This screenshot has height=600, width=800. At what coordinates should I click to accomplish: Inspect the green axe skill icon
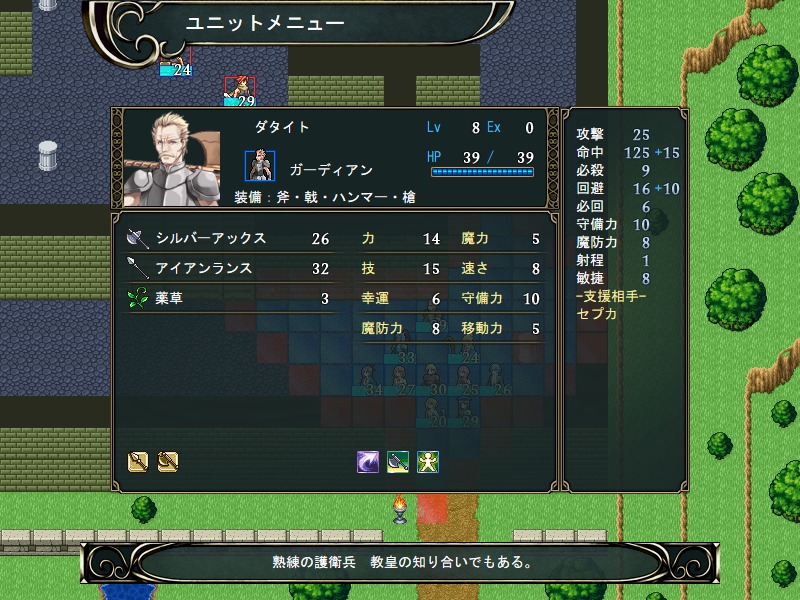click(x=398, y=461)
